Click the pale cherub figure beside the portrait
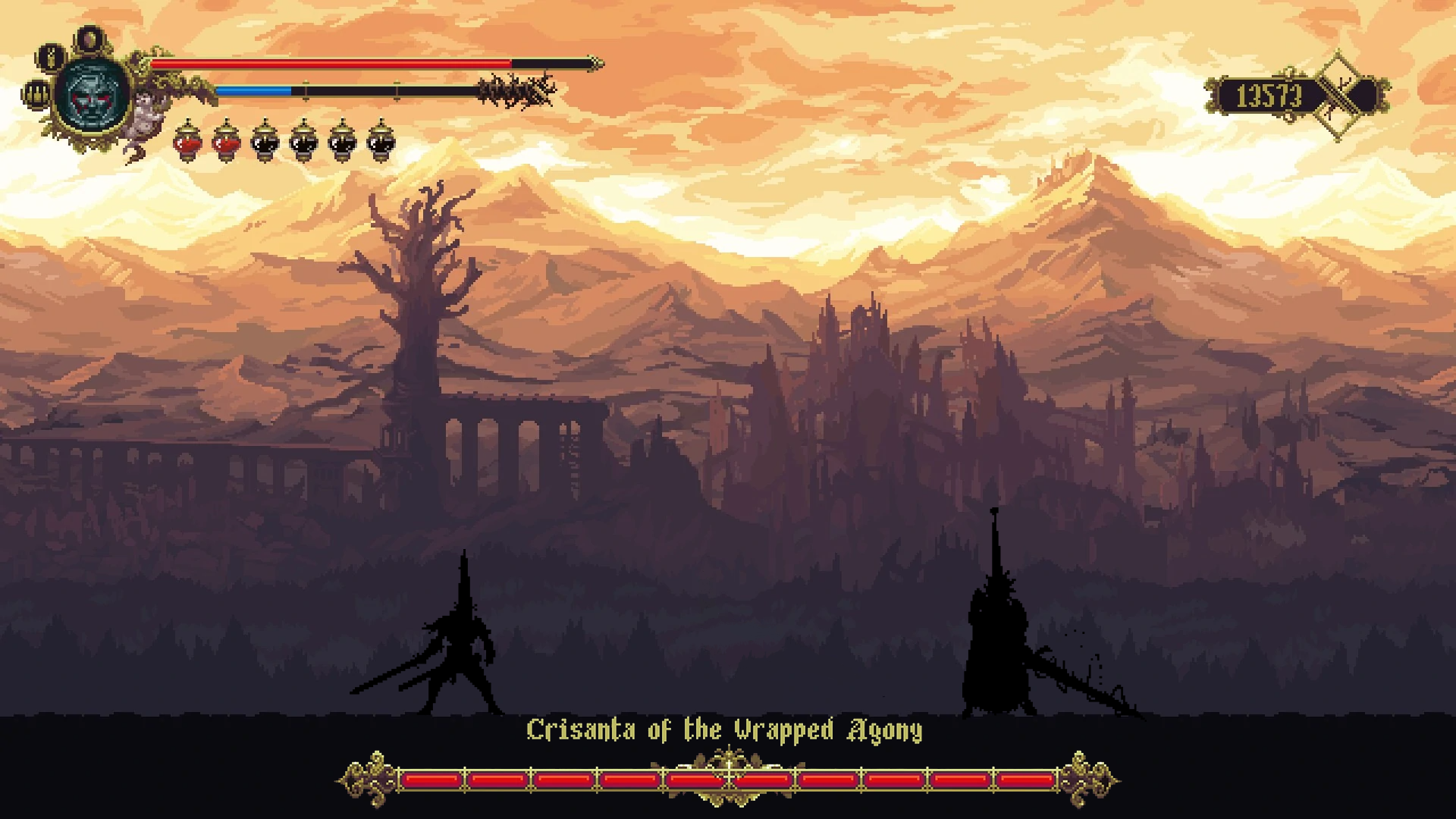The height and width of the screenshot is (819, 1456). [146, 114]
